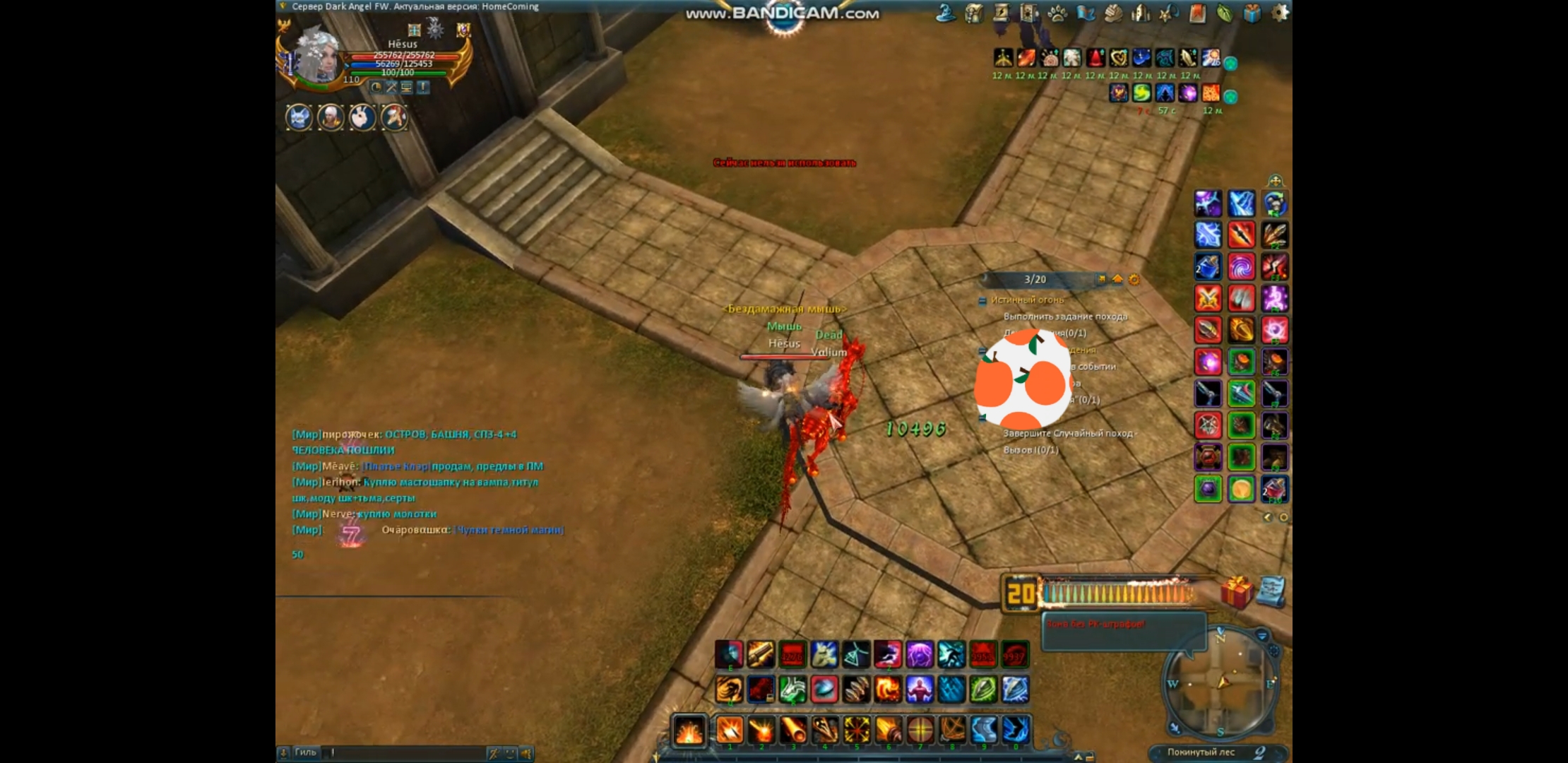Image resolution: width=1568 pixels, height=763 pixels.
Task: Open the red gift box reward icon
Action: click(1237, 592)
